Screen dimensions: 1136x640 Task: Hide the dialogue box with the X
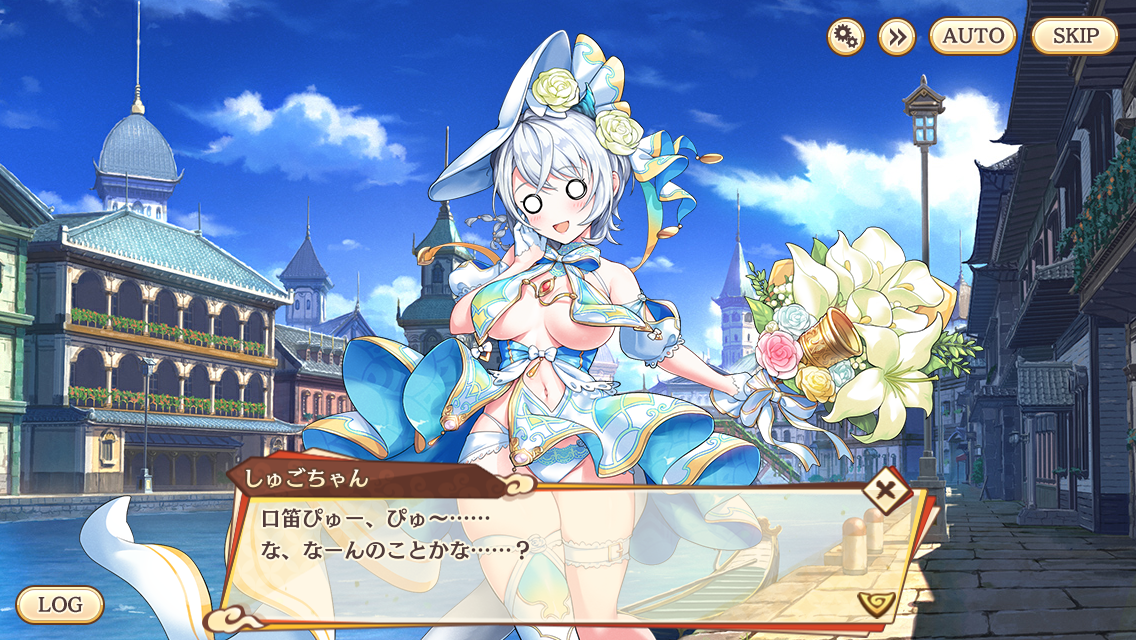pyautogui.click(x=885, y=491)
